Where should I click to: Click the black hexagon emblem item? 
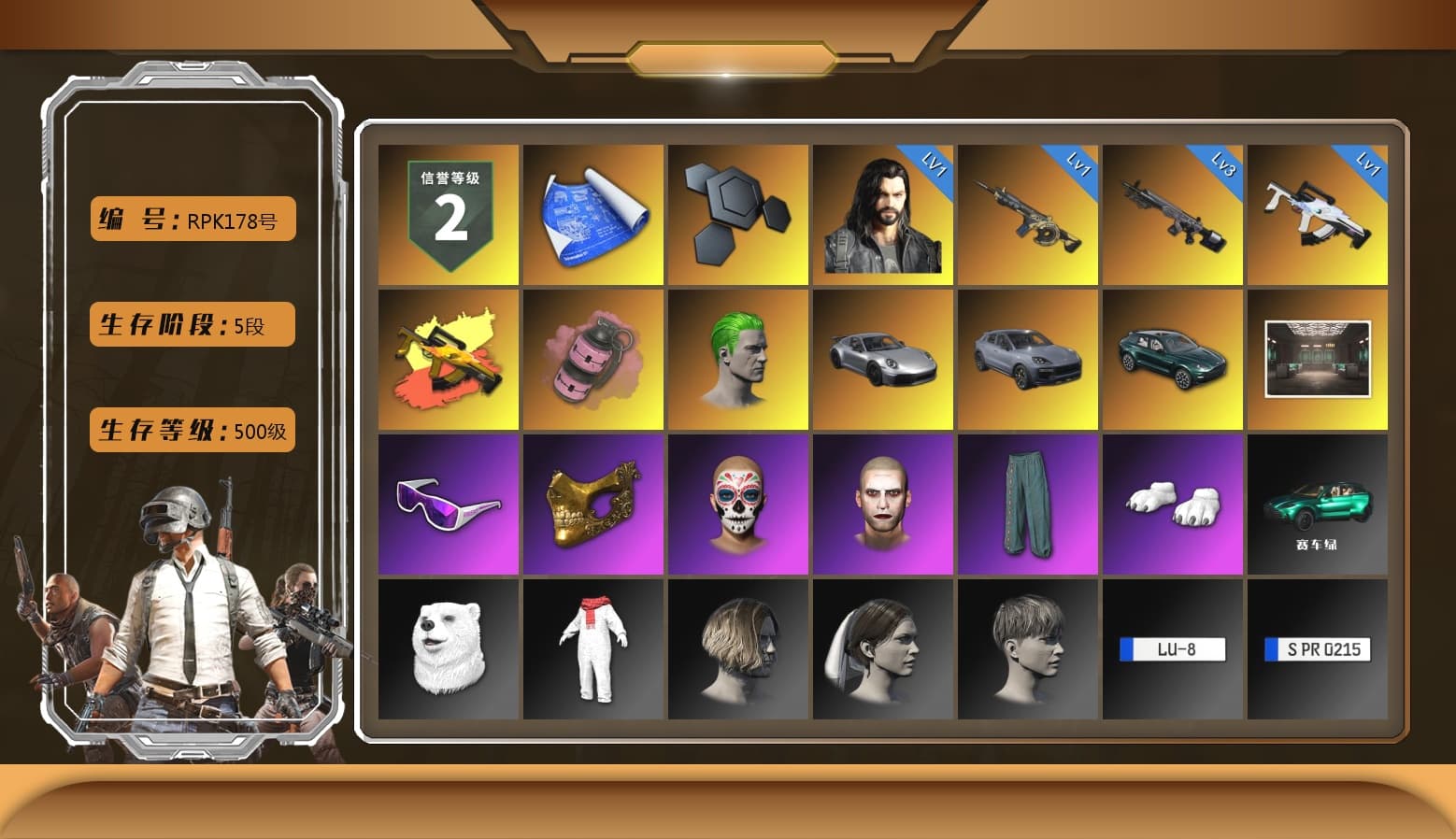click(x=737, y=213)
